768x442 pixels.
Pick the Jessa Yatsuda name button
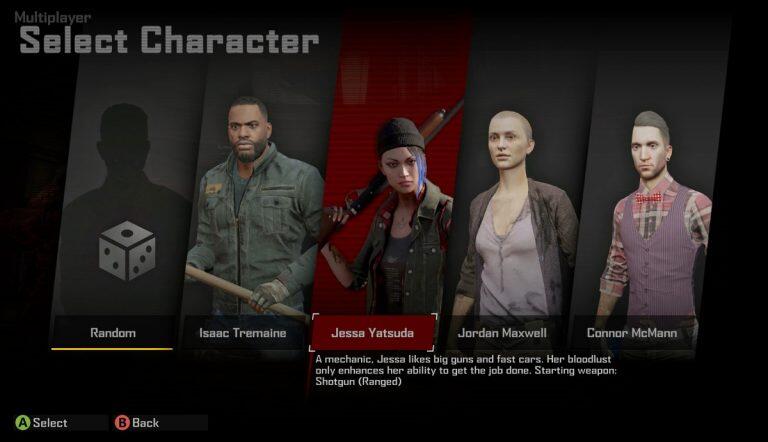pos(373,333)
